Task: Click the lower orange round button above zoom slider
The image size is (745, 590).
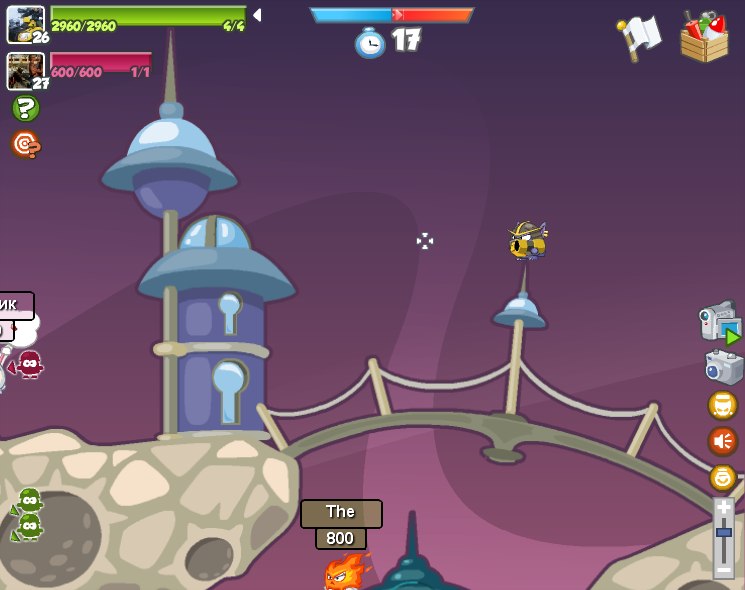Action: [x=723, y=478]
